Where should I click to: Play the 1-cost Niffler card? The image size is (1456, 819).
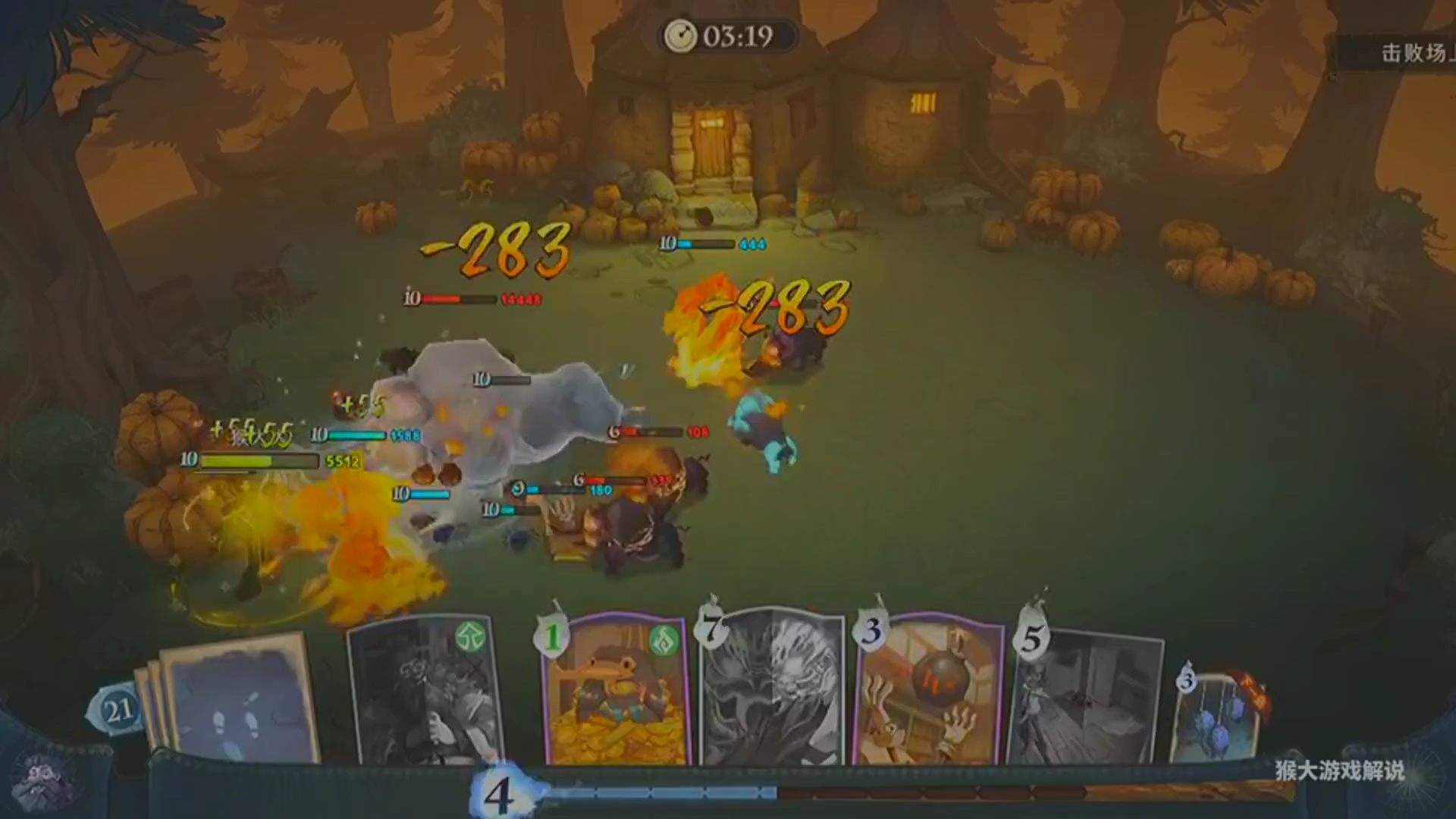(x=614, y=690)
